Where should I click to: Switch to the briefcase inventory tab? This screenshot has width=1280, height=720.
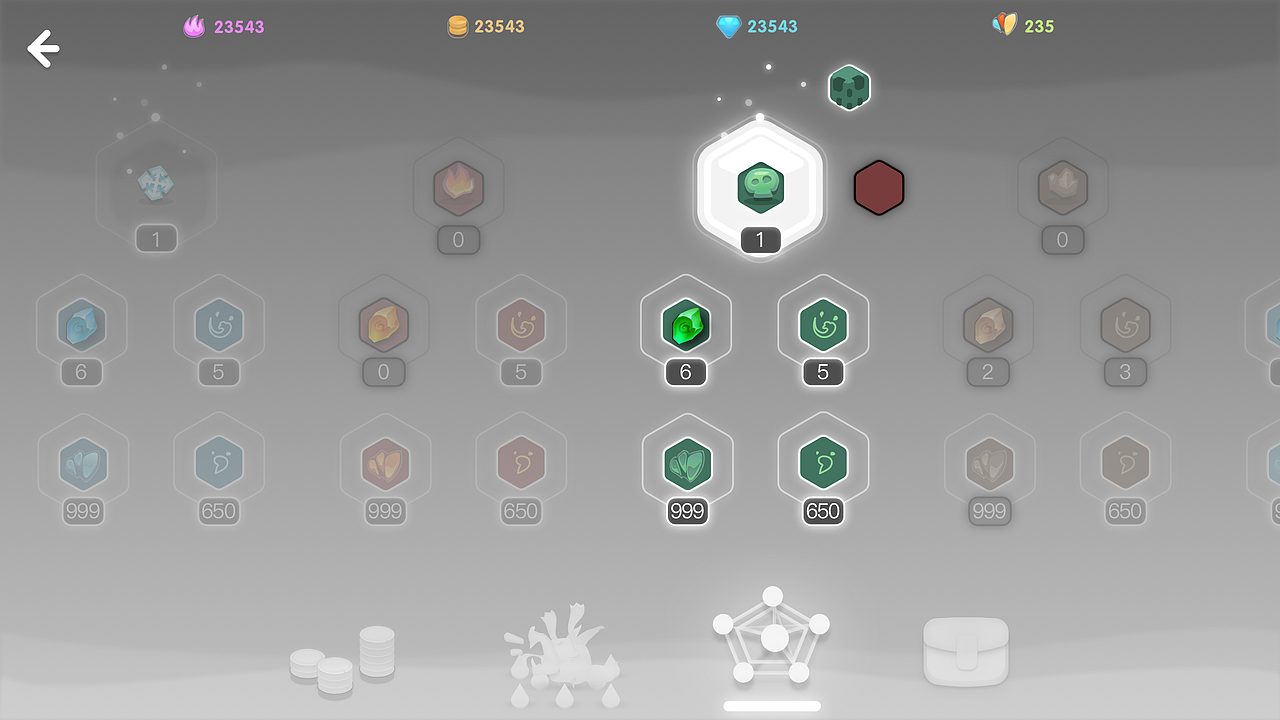pyautogui.click(x=966, y=650)
